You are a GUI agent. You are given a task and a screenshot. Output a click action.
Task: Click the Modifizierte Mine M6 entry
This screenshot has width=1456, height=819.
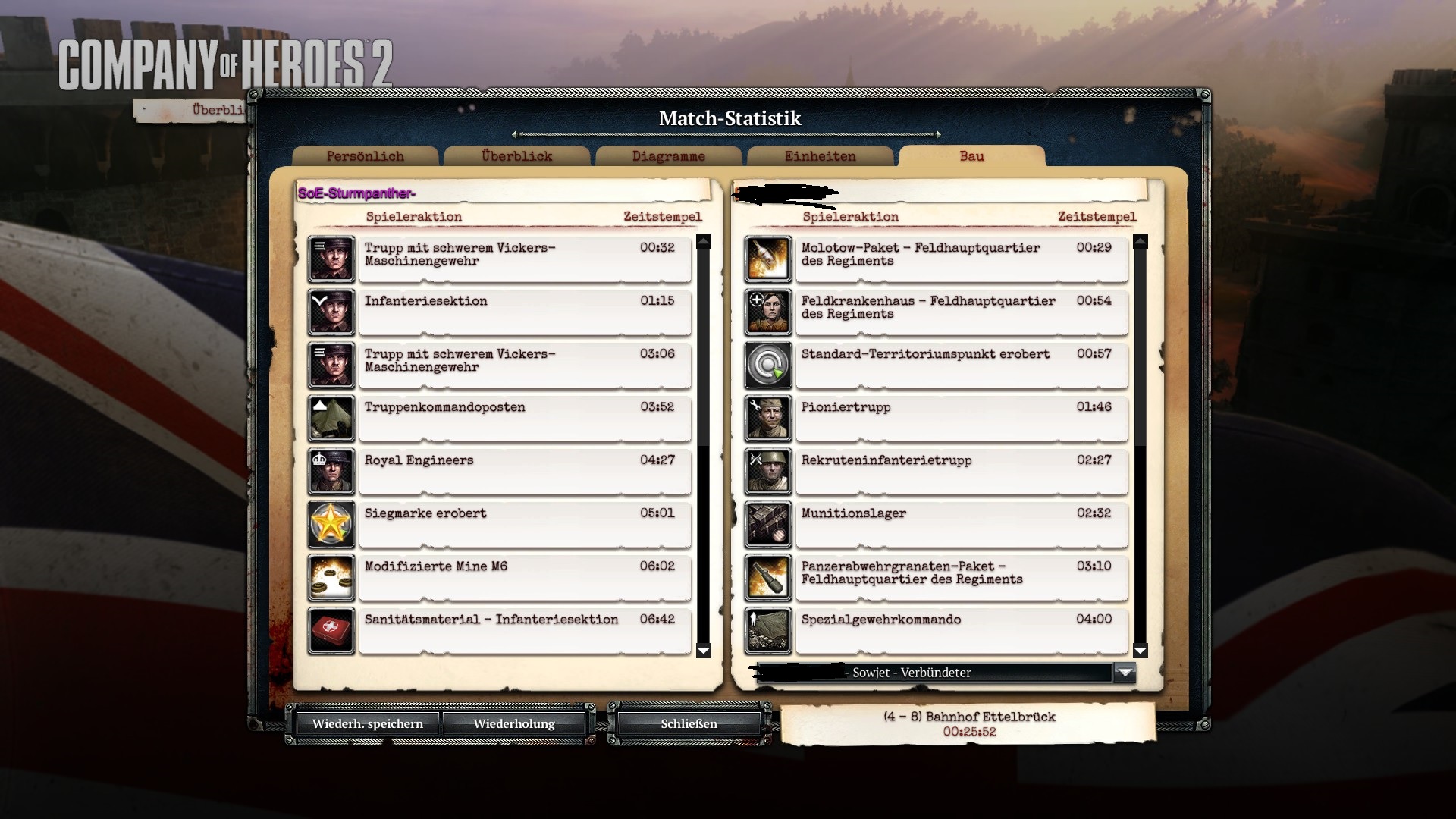click(x=523, y=577)
